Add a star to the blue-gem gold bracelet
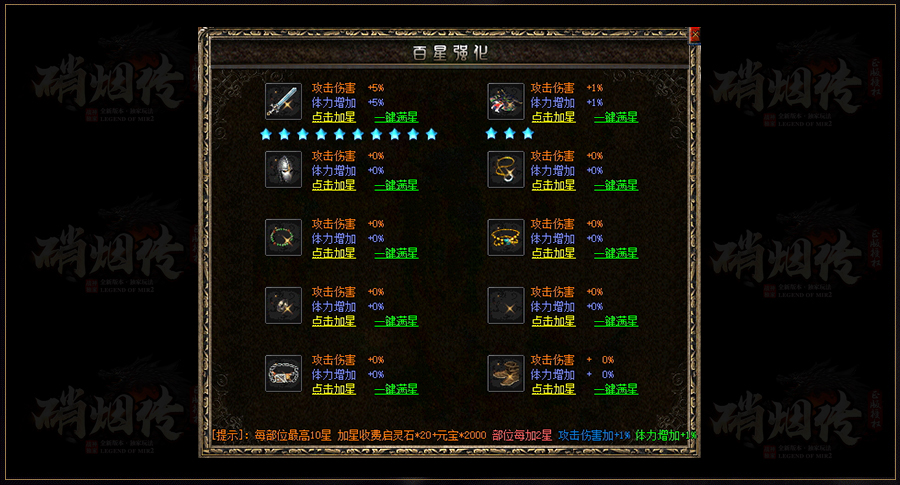Image resolution: width=900 pixels, height=485 pixels. coord(553,253)
